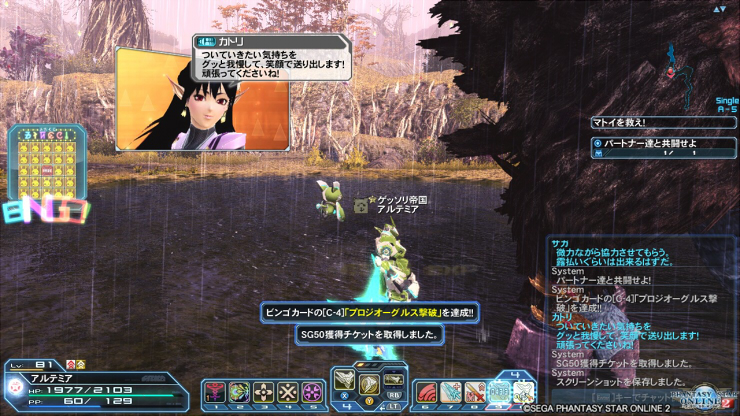Use the rainbow burst skill in slot 2
The width and height of the screenshot is (740, 416).
(x=239, y=392)
